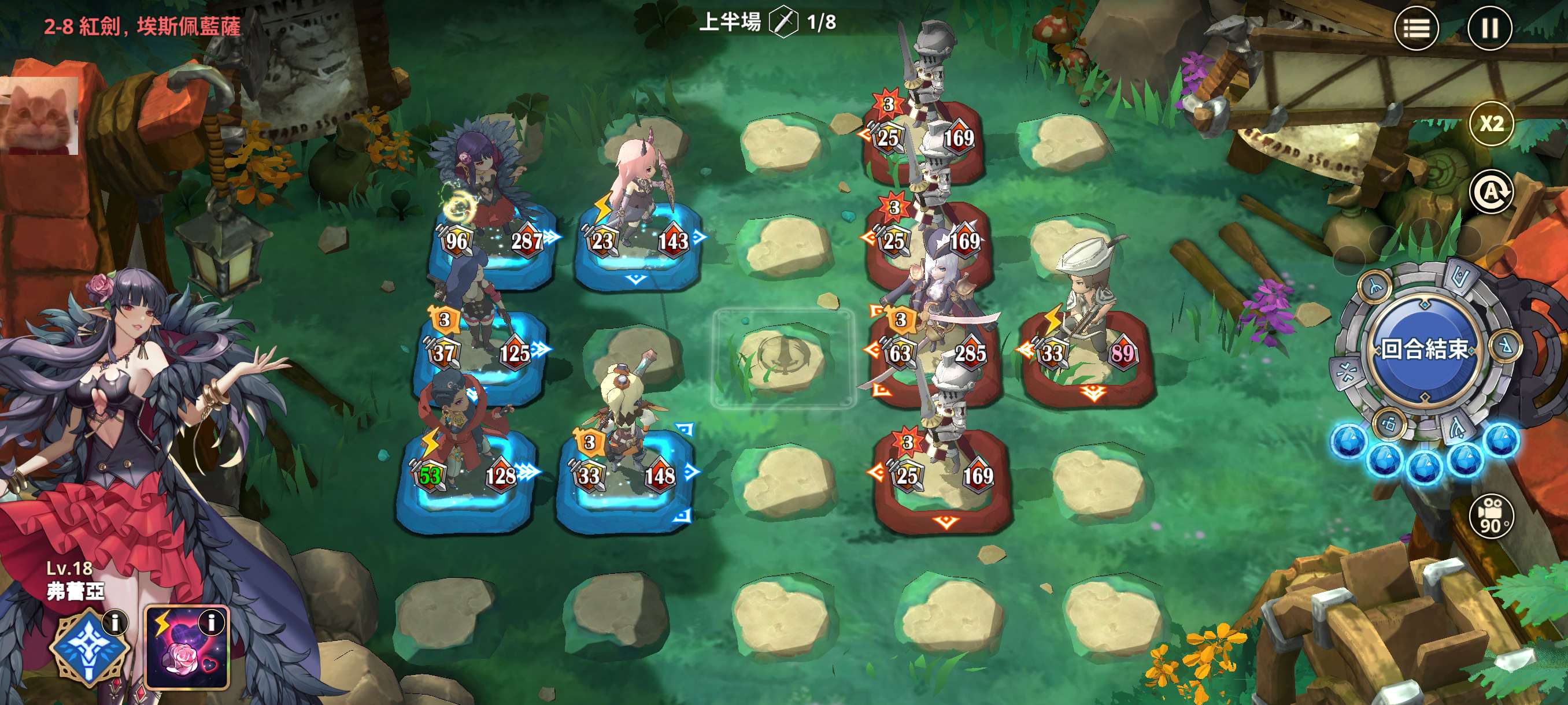
Task: Select the ally unit with 125 HP
Action: tap(481, 322)
